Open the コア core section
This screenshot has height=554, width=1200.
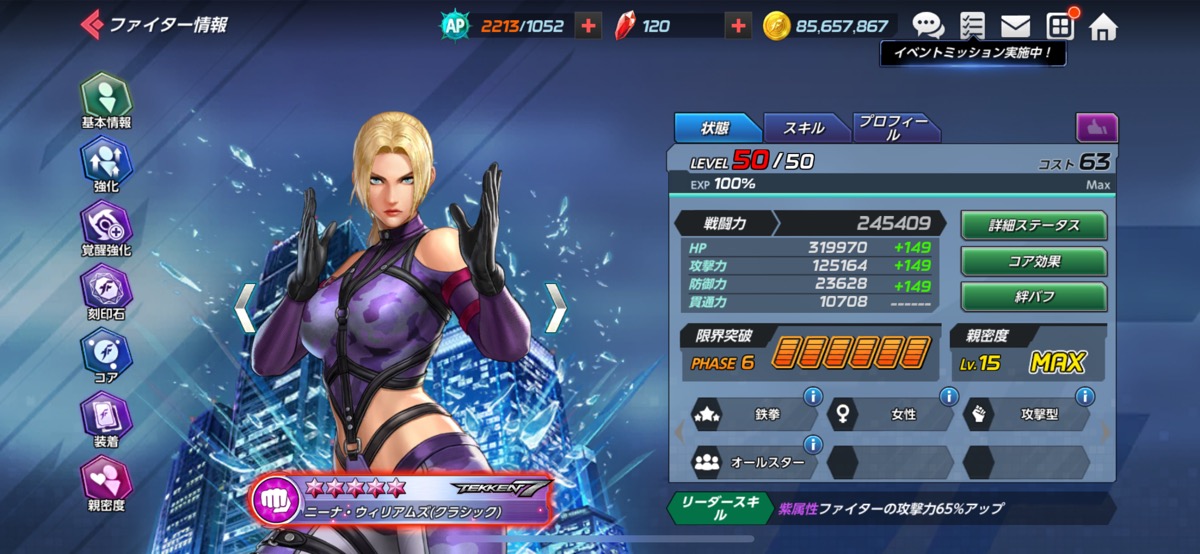pyautogui.click(x=106, y=356)
